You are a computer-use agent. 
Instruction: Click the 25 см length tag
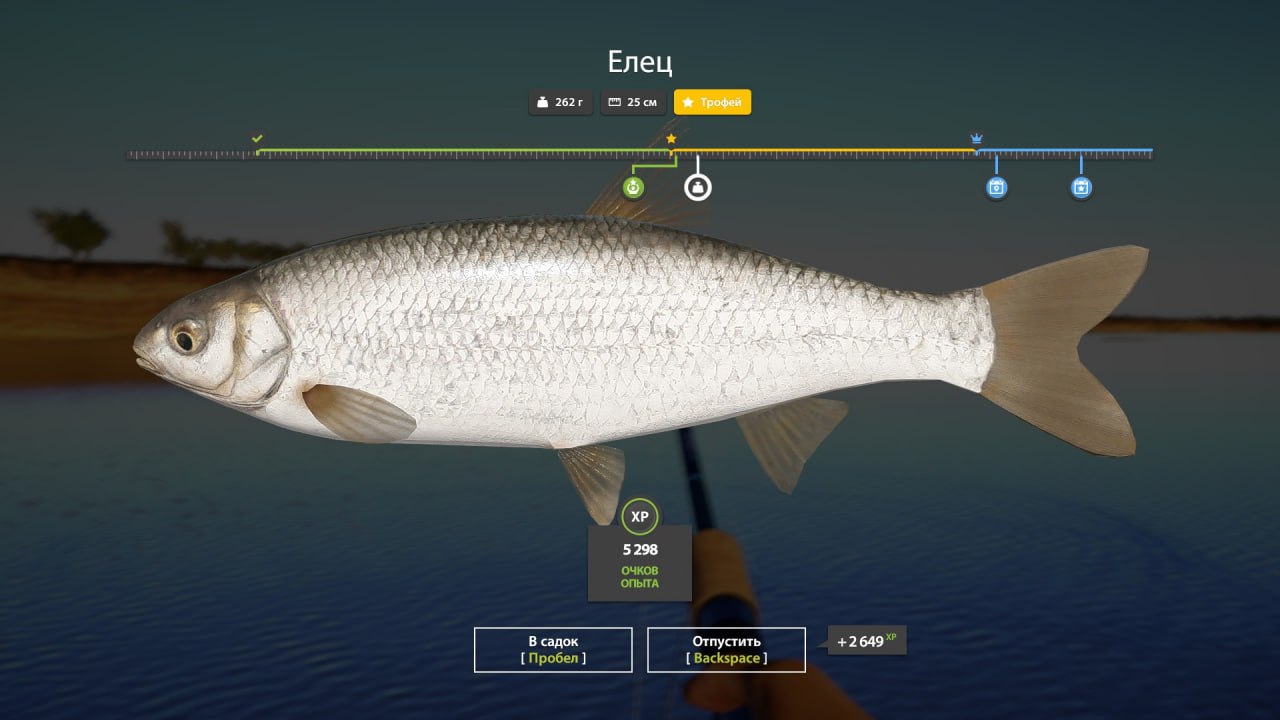point(633,102)
